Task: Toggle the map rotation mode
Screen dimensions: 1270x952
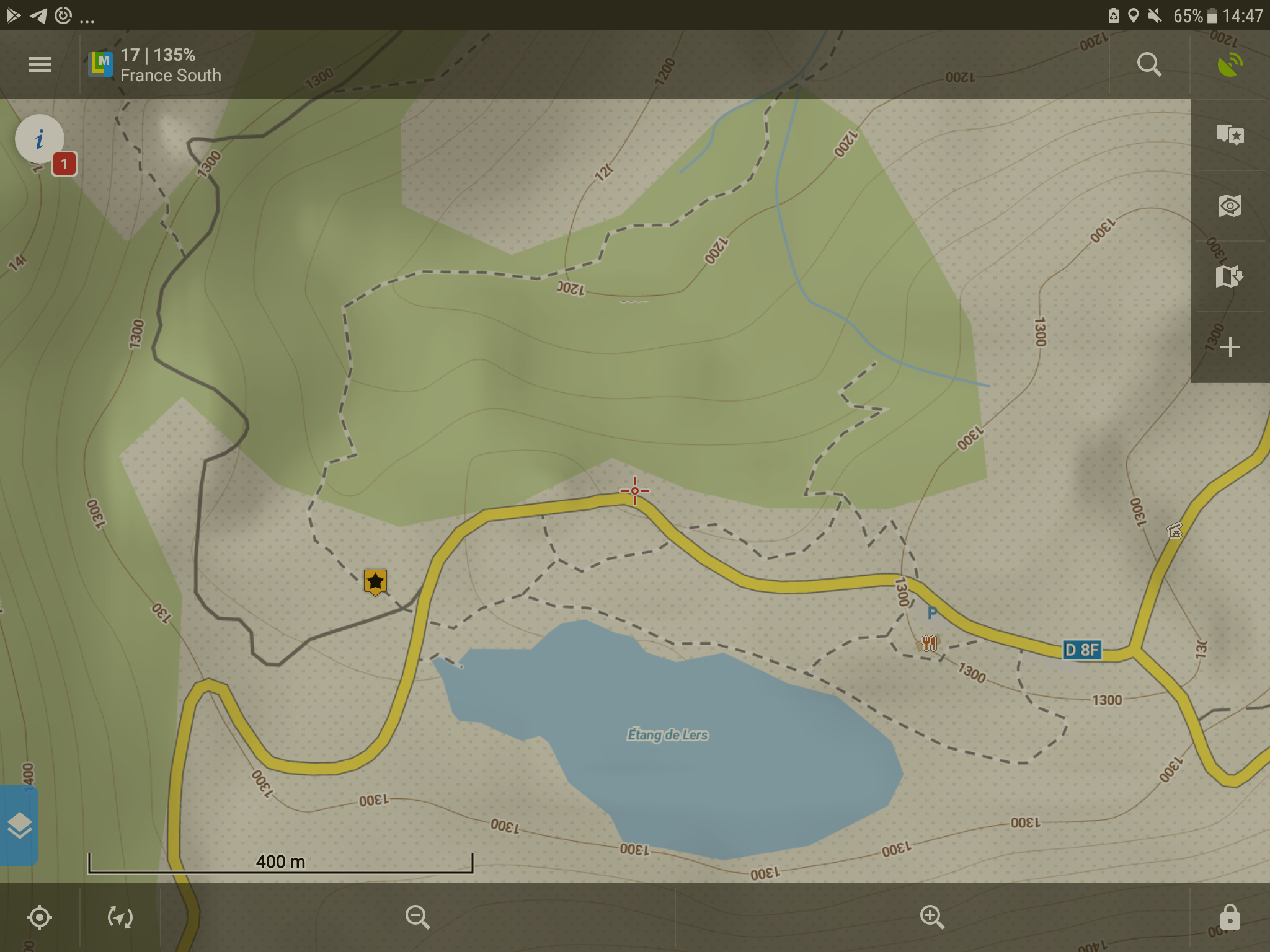Action: pyautogui.click(x=120, y=917)
